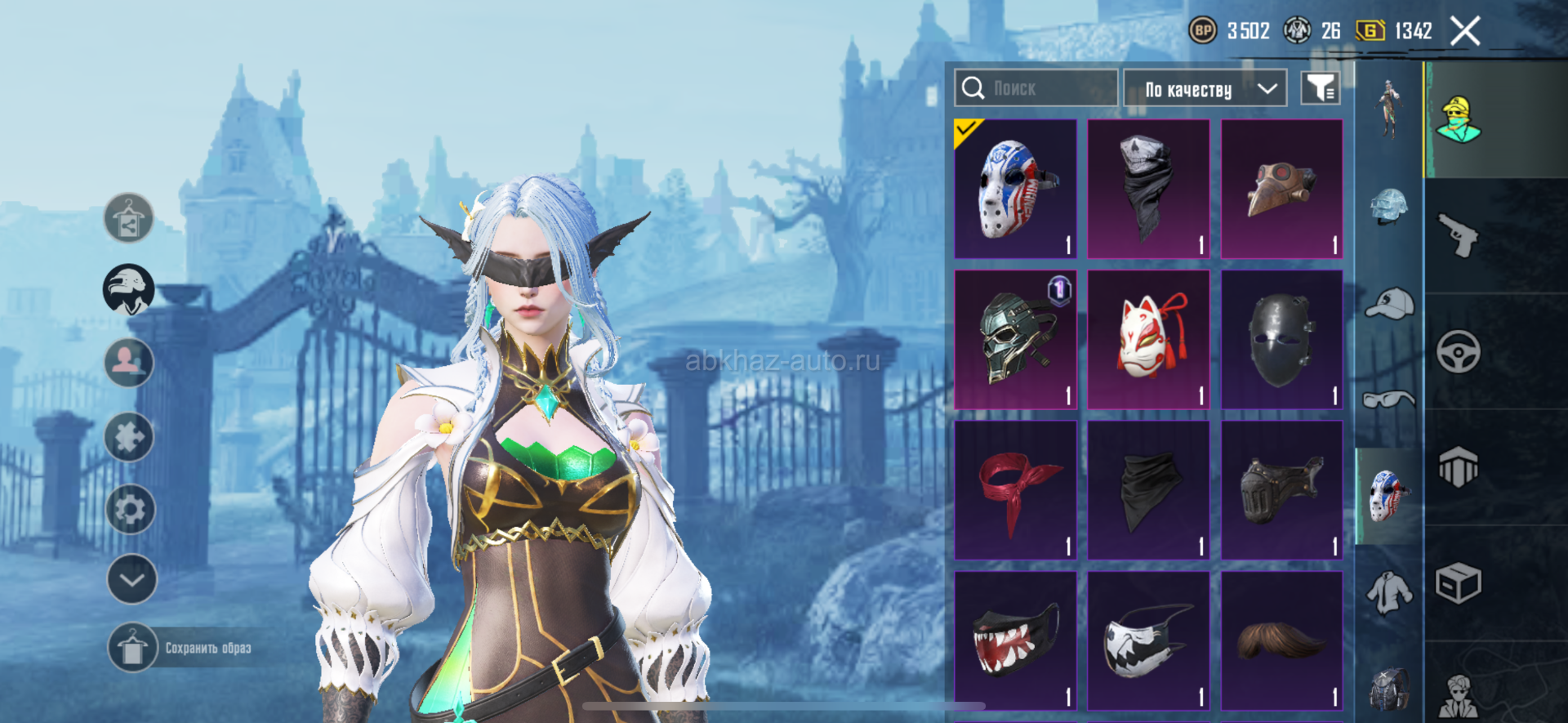
Task: Equip the red scarf item
Action: (1015, 490)
